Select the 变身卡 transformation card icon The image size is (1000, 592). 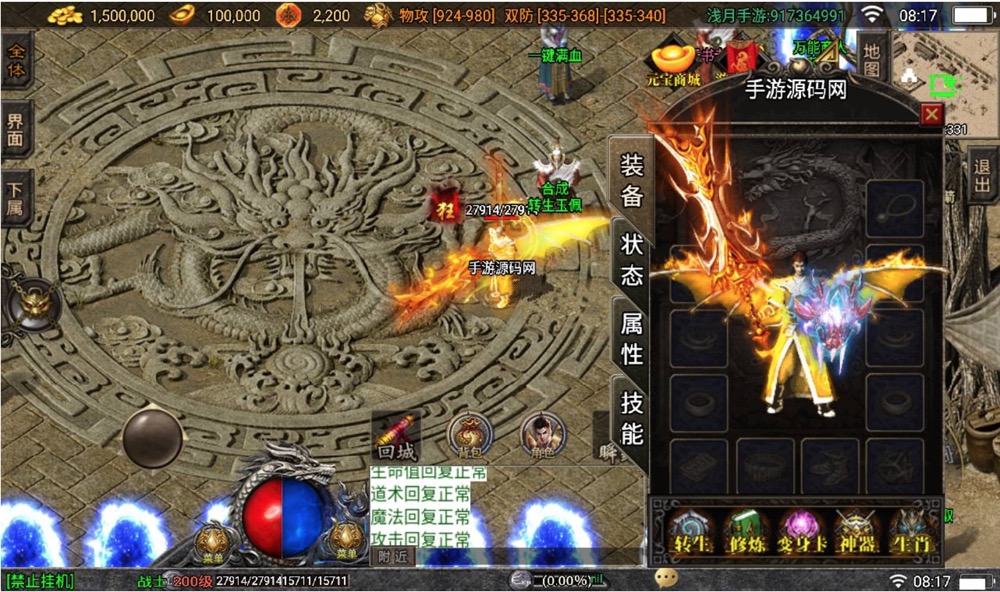coord(800,532)
